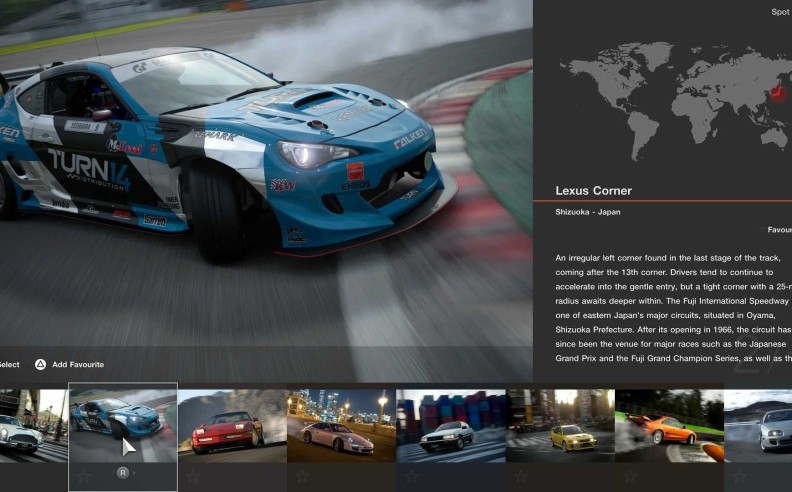Screen dimensions: 792x492
Task: Toggle the star under the yellow car thumbnail
Action: (x=520, y=476)
